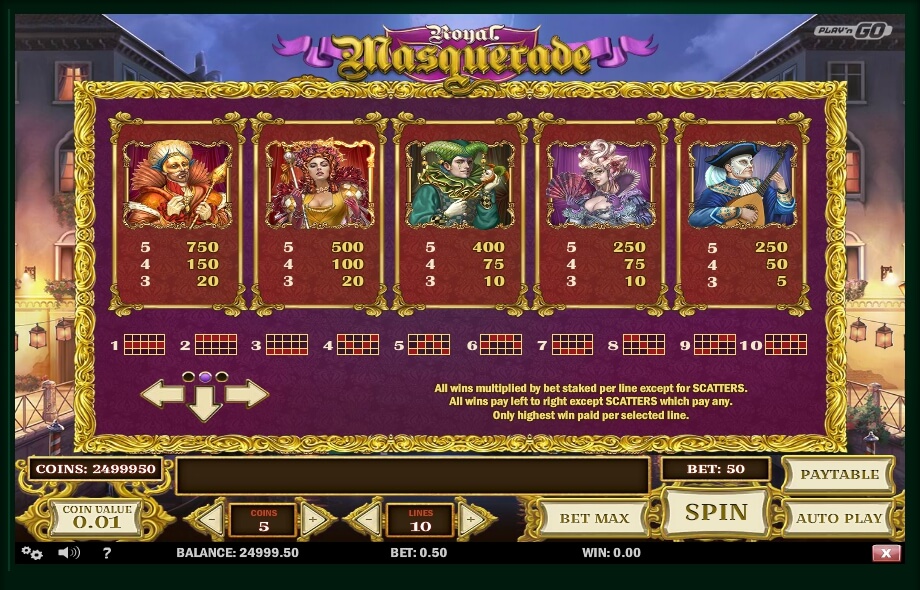Close the paytable with the down arrow
The height and width of the screenshot is (590, 920).
[x=205, y=403]
